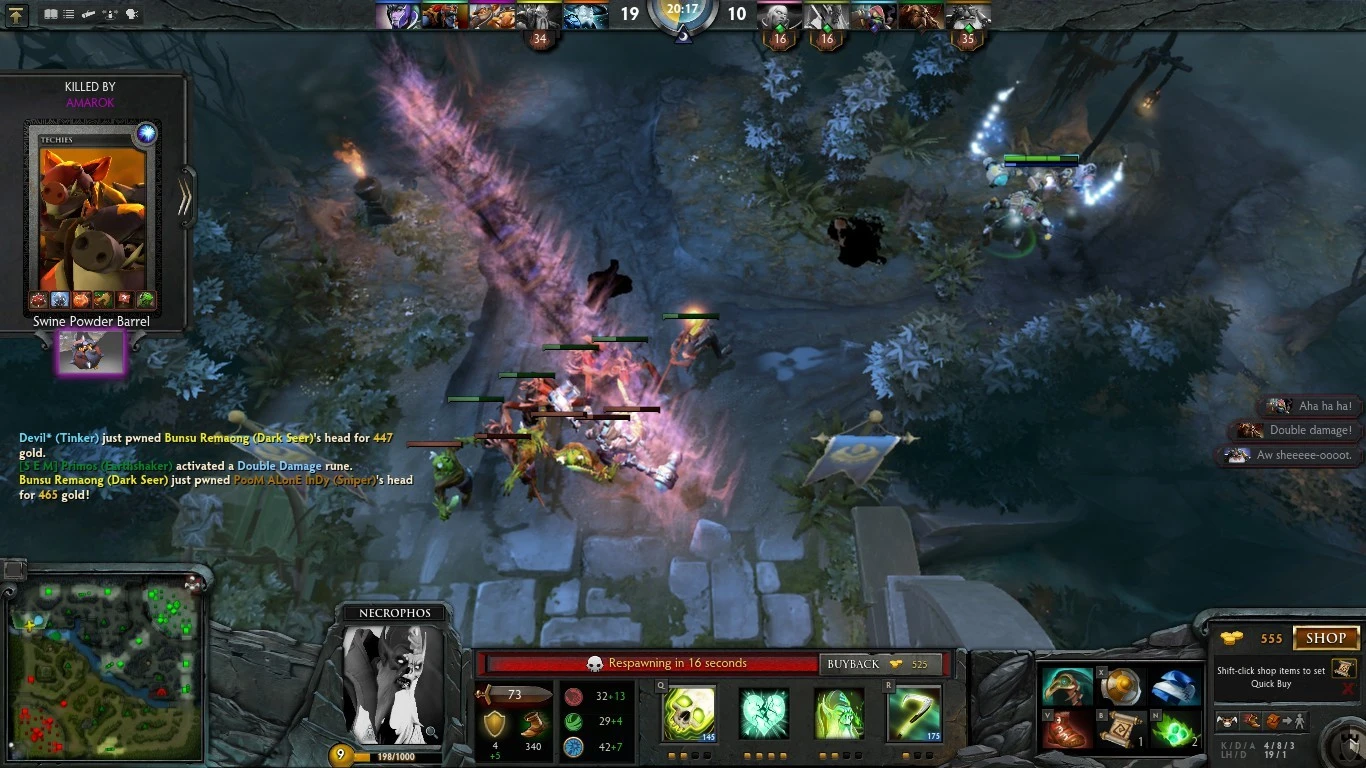1366x768 pixels.
Task: Order the courier to deliver items
Action: coord(1285,721)
